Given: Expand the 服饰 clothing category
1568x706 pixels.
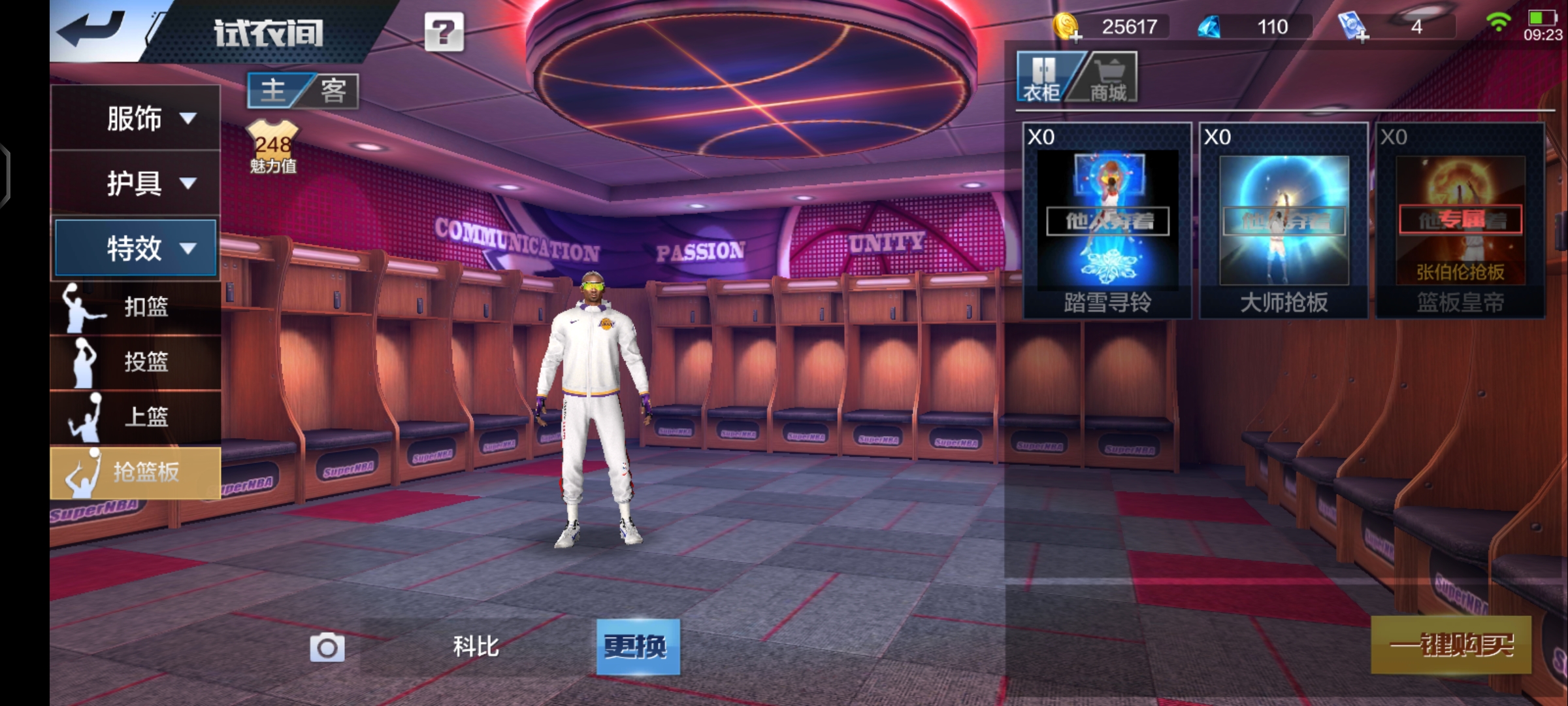Looking at the screenshot, I should tap(136, 118).
